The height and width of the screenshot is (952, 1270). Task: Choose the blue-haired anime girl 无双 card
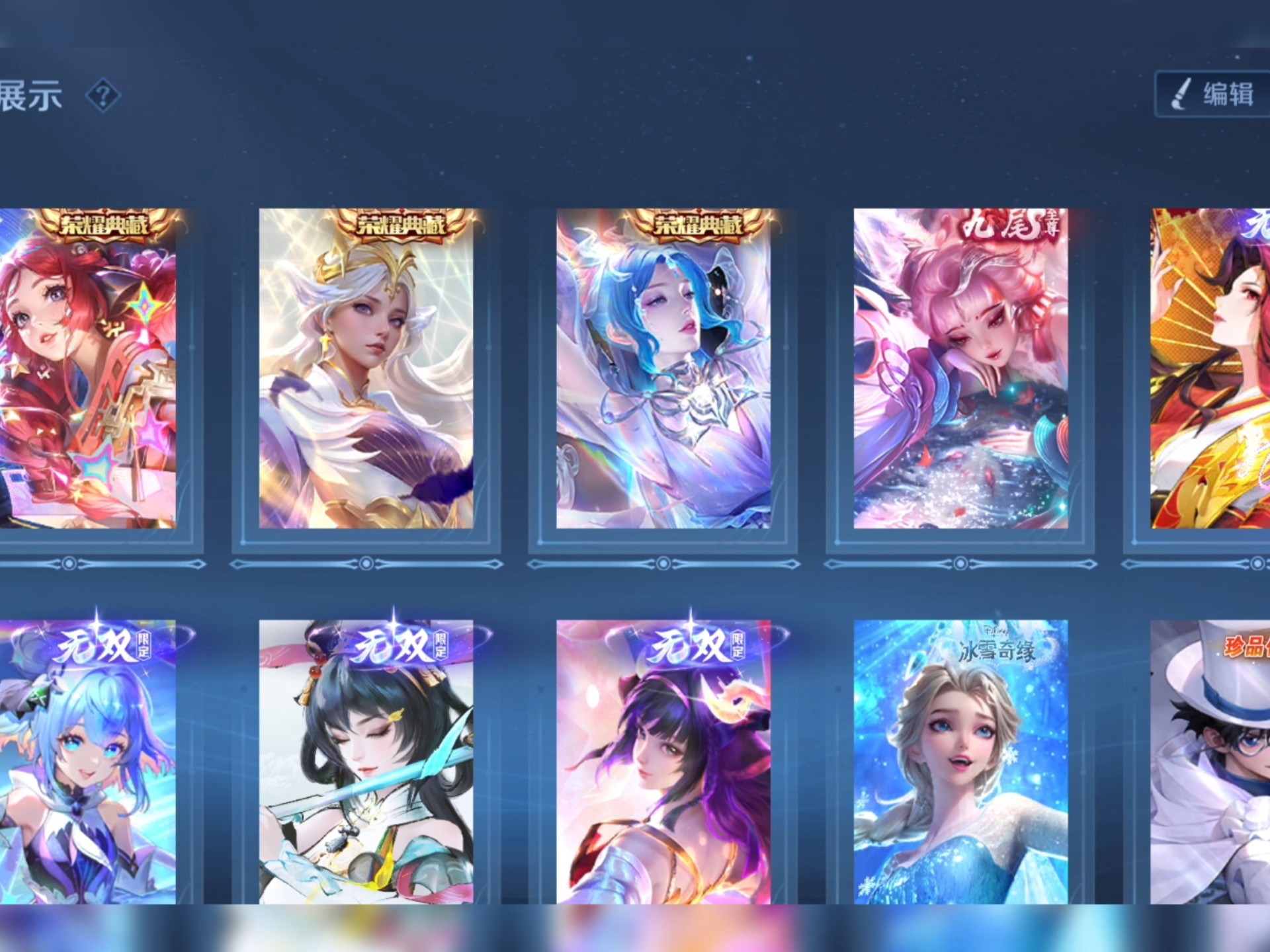point(87,762)
